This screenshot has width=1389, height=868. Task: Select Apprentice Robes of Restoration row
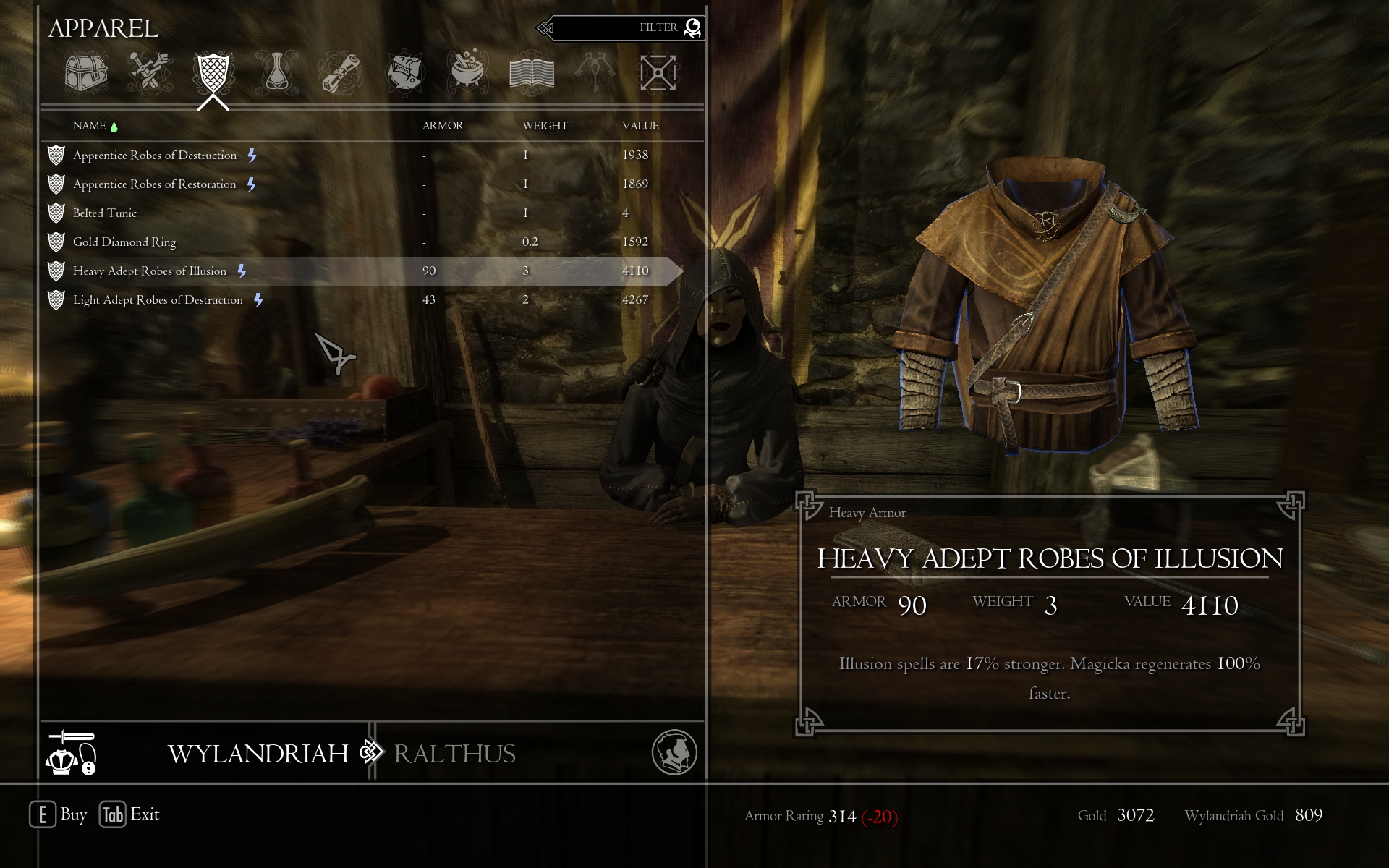[x=155, y=184]
